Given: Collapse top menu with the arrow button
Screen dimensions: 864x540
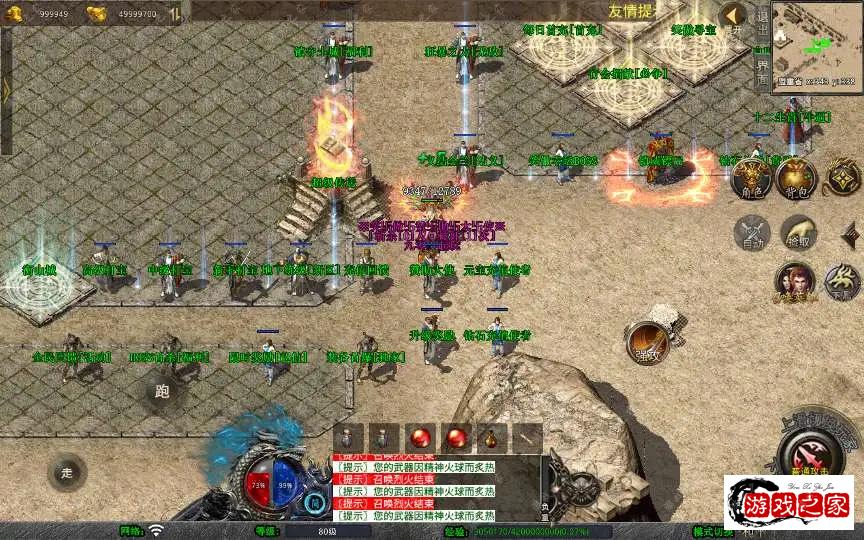Looking at the screenshot, I should click(733, 15).
